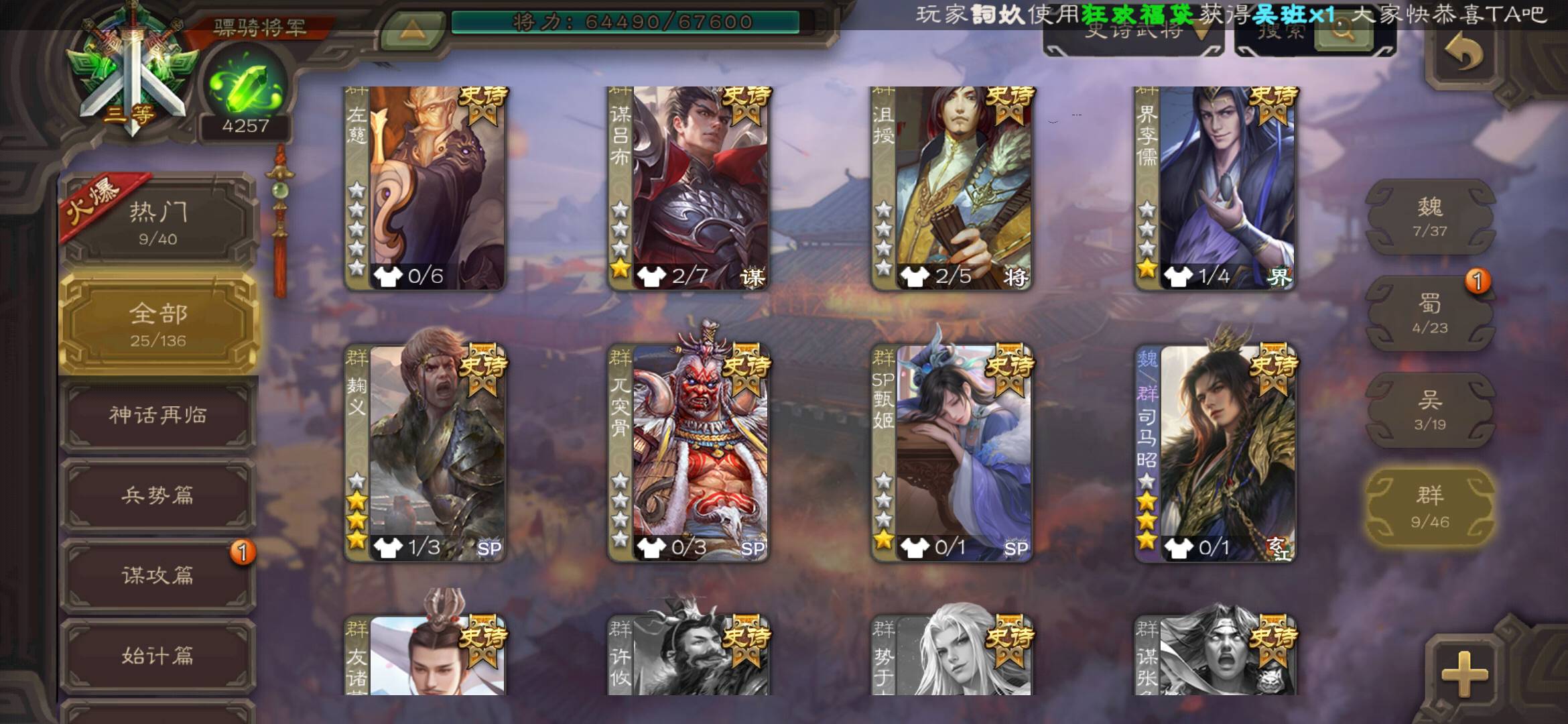Viewport: 1568px width, 724px height.
Task: Filter generals by 魏 faction
Action: [x=1430, y=217]
